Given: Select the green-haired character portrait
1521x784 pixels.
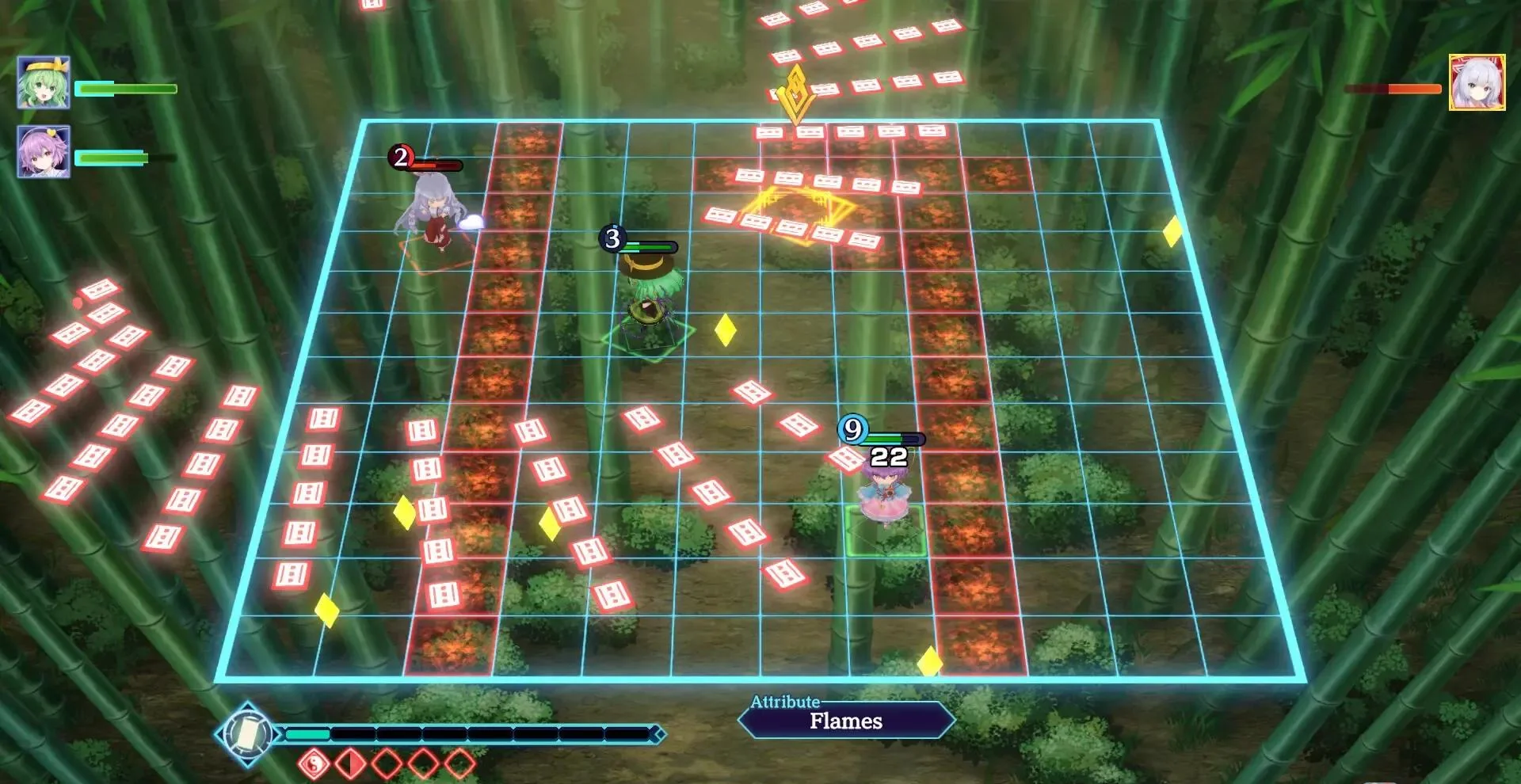Looking at the screenshot, I should coord(44,82).
